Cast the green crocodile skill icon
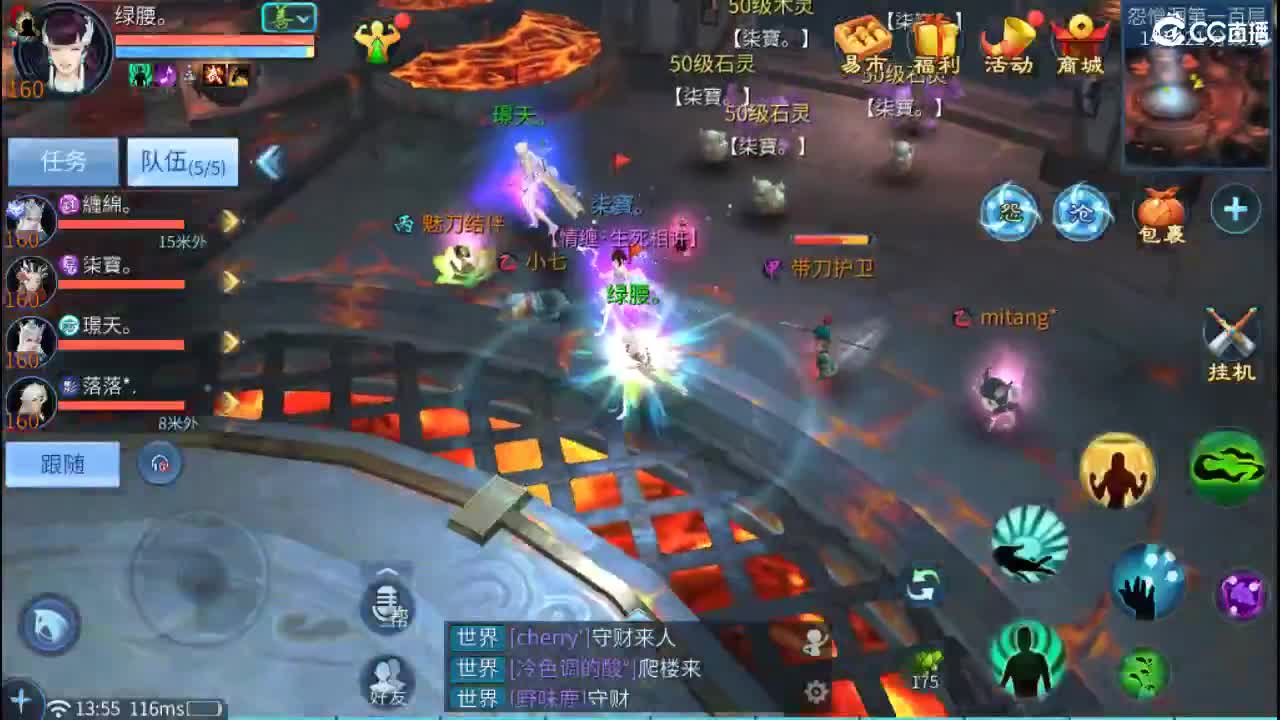 point(1228,466)
